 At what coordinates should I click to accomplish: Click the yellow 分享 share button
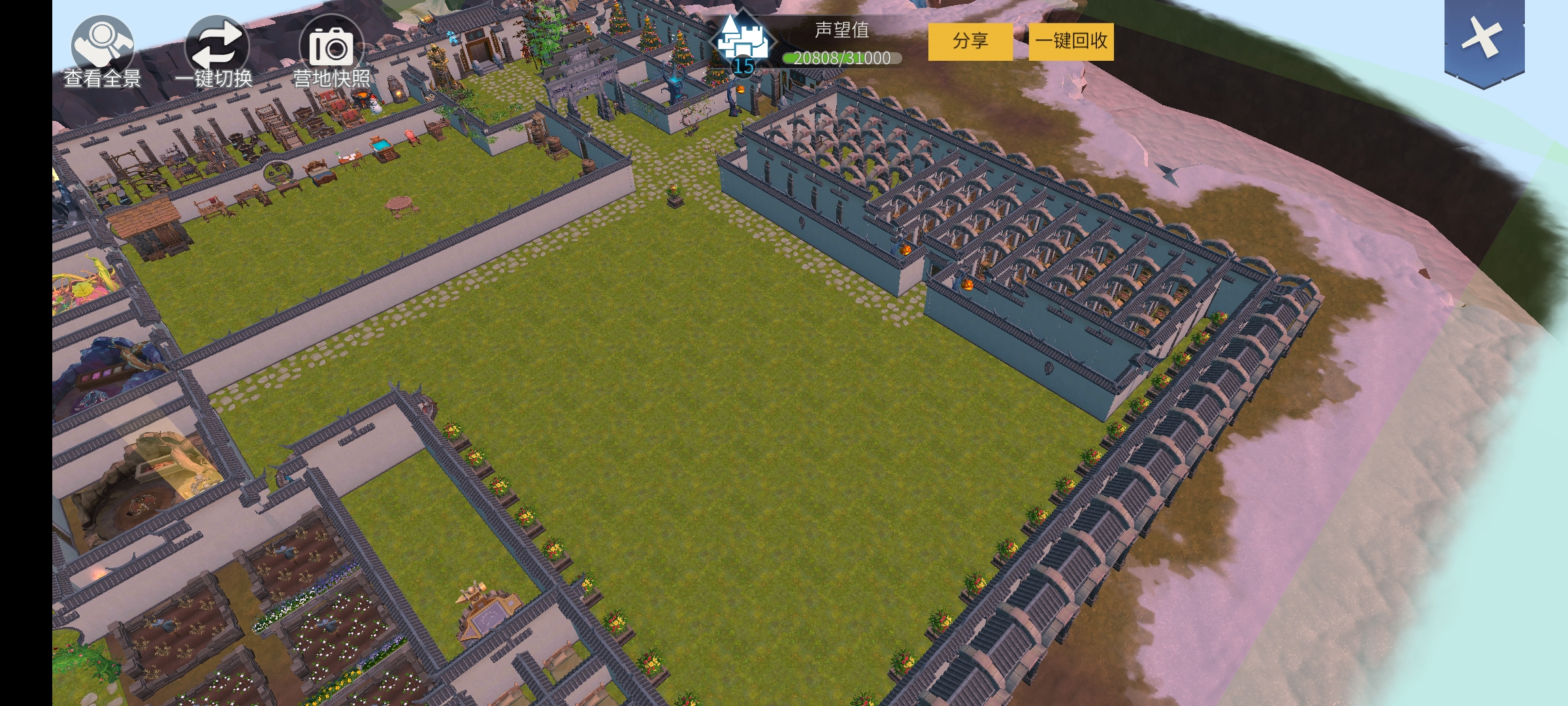(x=970, y=41)
